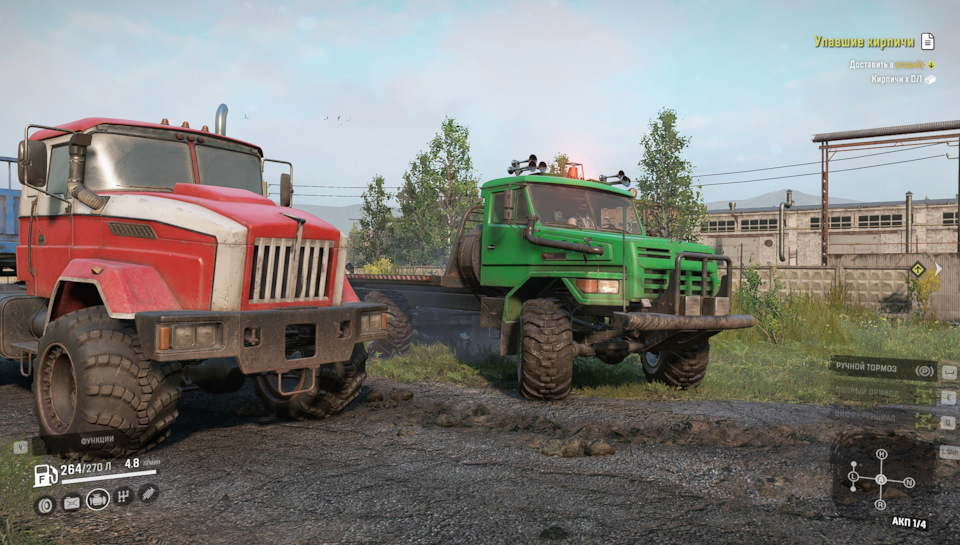
Task: Shift the gearbox to H (high) gear
Action: click(x=881, y=454)
